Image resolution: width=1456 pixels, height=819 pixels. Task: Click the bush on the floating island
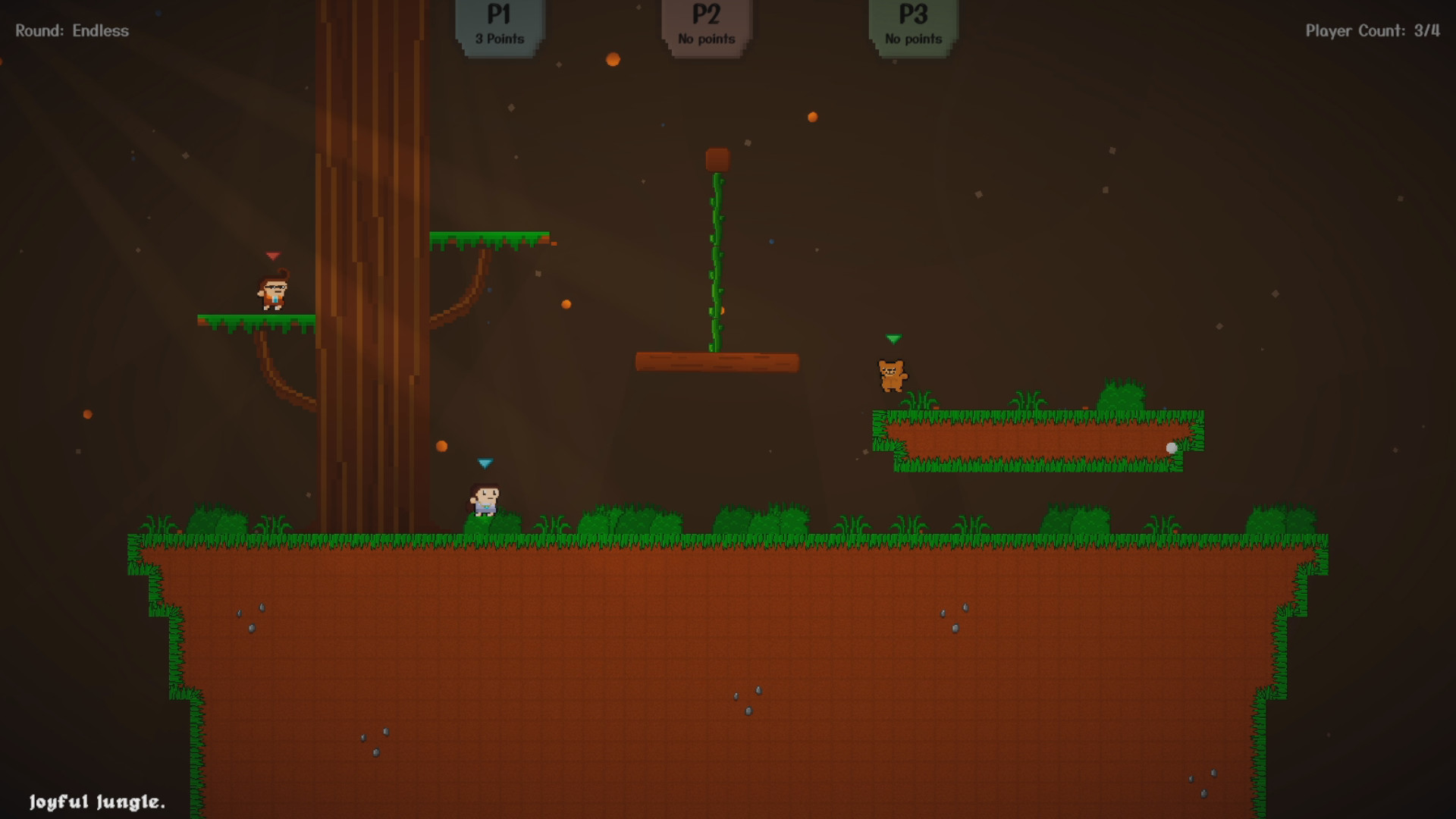point(1122,398)
